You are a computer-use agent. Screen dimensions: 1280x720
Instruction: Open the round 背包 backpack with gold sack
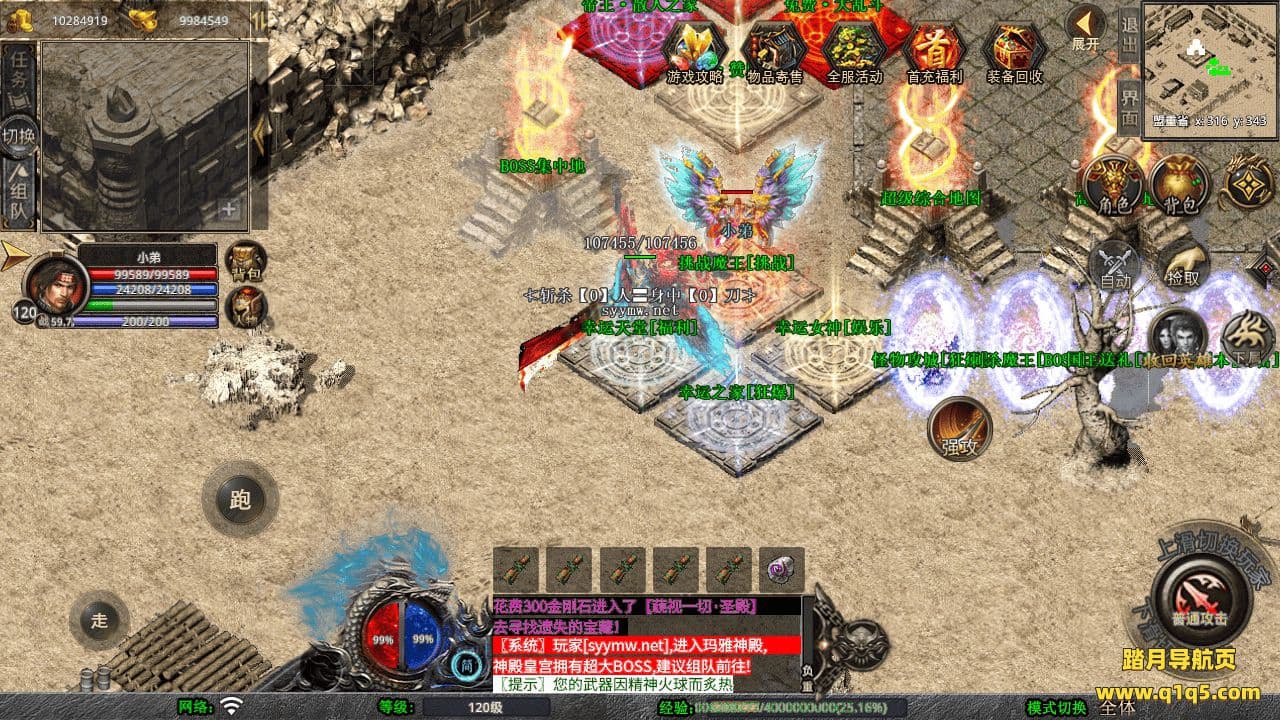[x=1178, y=187]
